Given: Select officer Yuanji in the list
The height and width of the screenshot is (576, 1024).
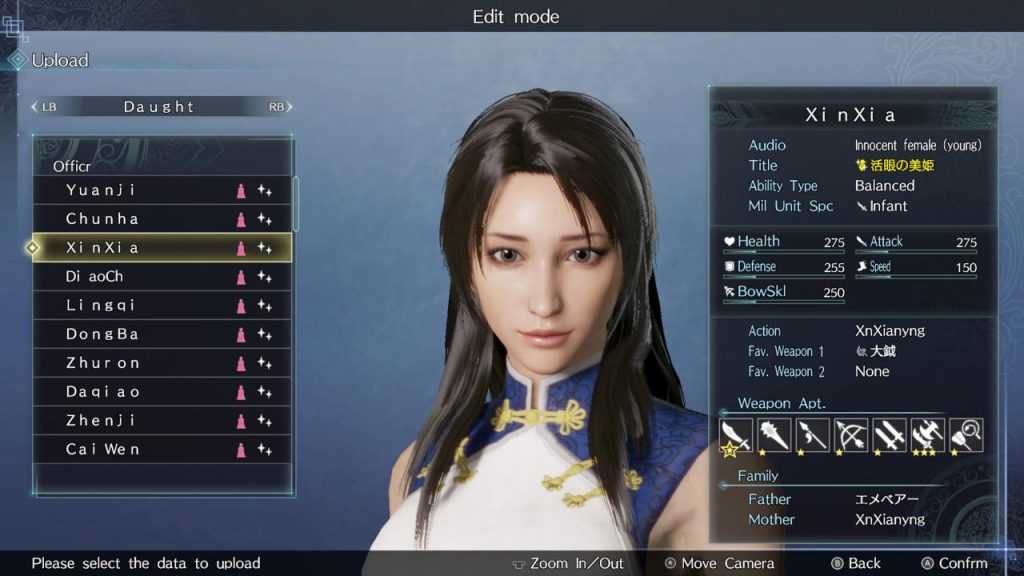Looking at the screenshot, I should pos(160,190).
